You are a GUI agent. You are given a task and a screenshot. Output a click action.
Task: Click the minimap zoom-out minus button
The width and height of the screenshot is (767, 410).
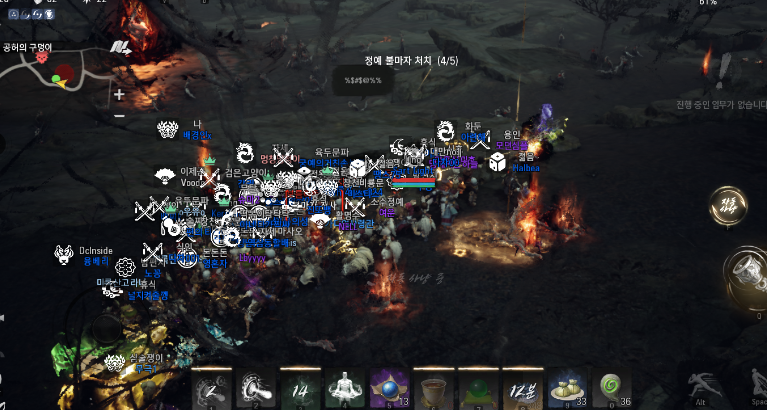tap(119, 115)
